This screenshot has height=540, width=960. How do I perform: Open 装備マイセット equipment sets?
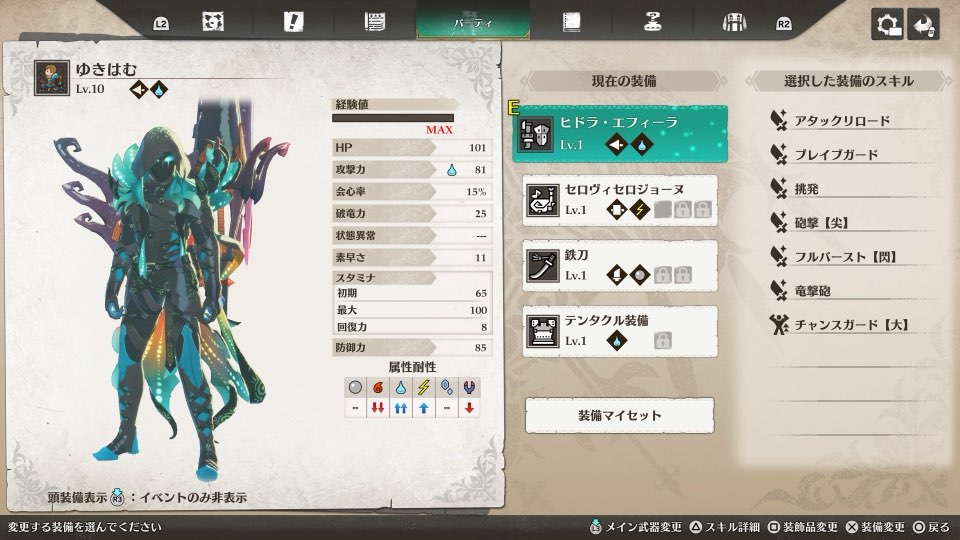(620, 415)
